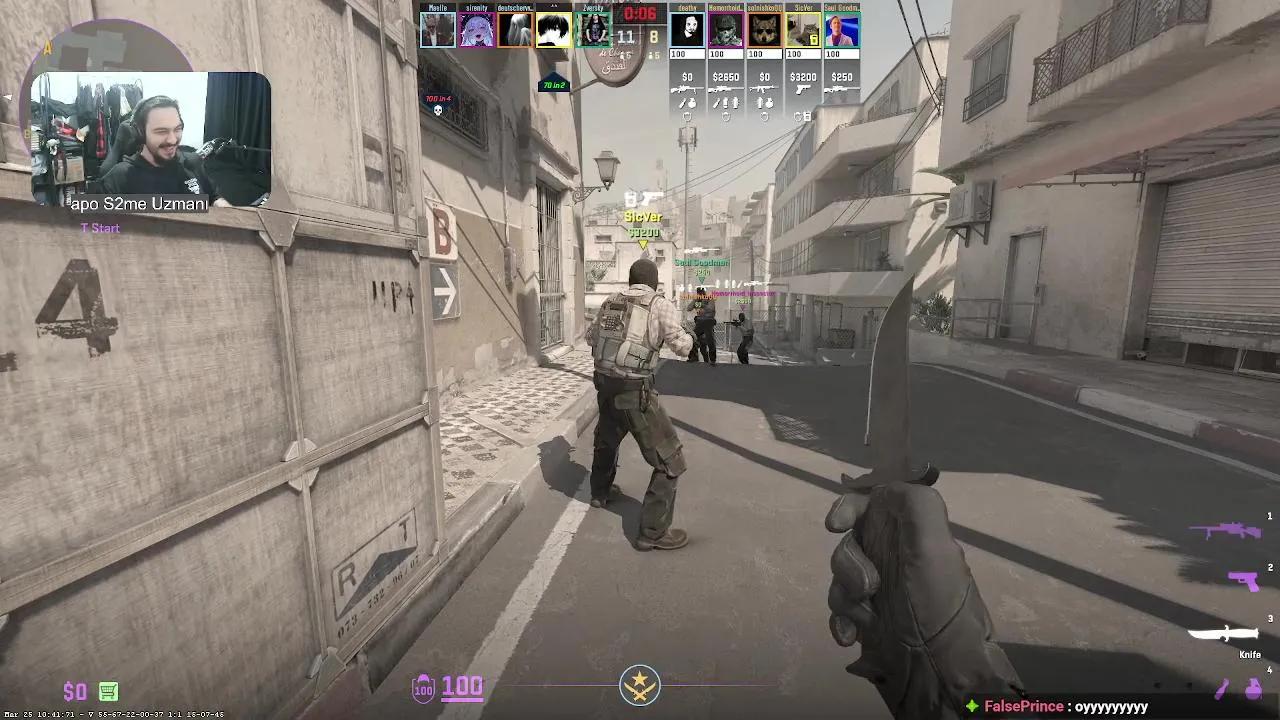Viewport: 1280px width, 720px height.
Task: Click deathy's avatar on the CT side
Action: coord(688,30)
